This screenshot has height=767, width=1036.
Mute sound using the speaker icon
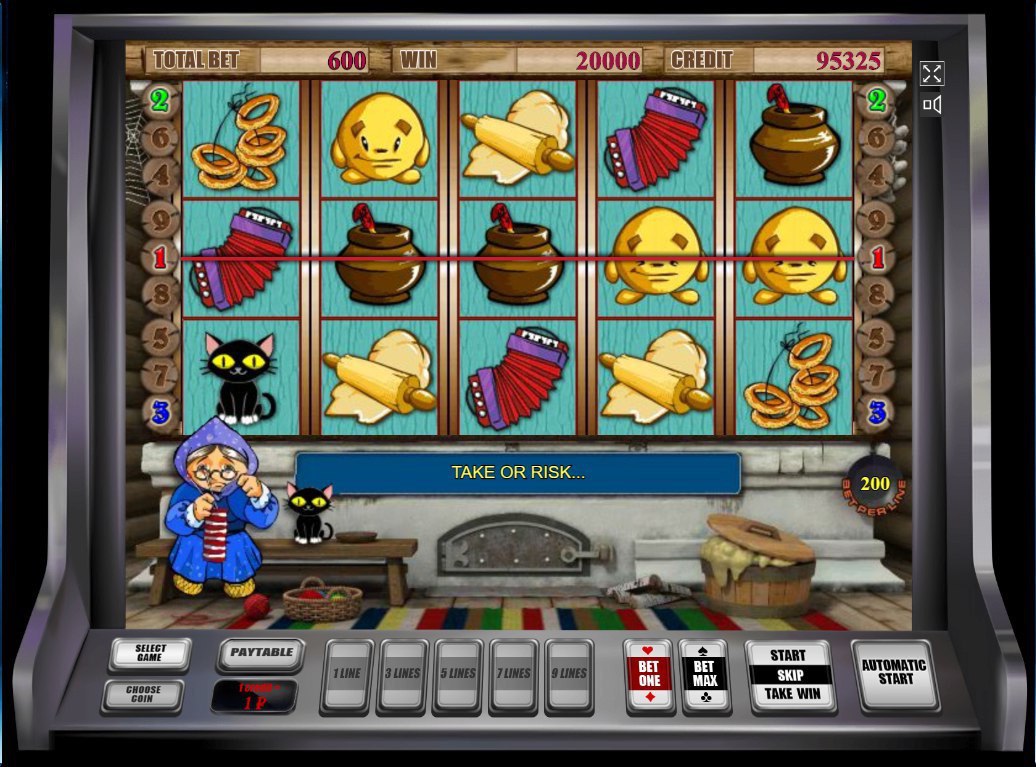(x=932, y=104)
